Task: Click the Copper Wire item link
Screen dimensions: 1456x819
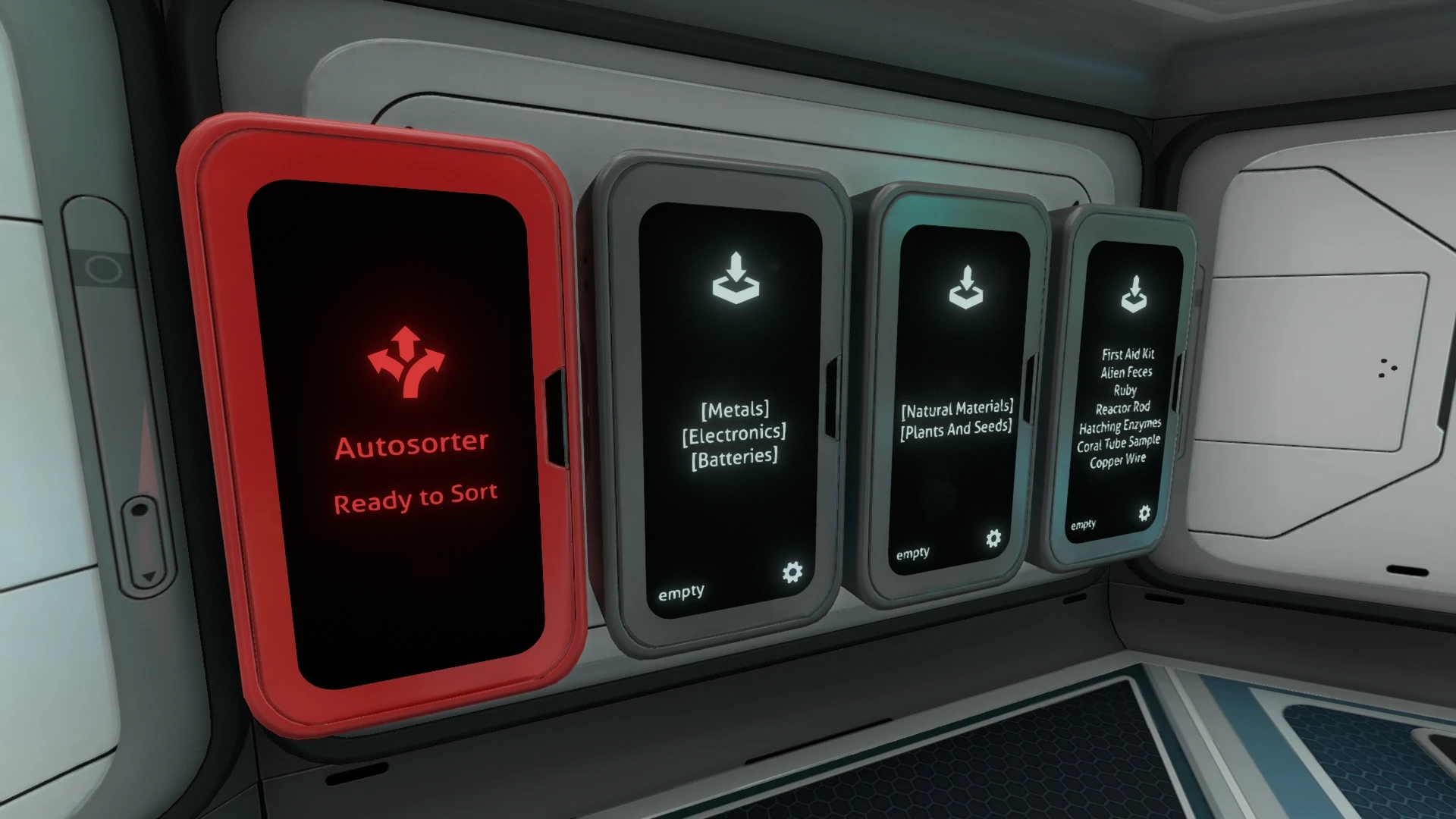Action: point(1118,460)
